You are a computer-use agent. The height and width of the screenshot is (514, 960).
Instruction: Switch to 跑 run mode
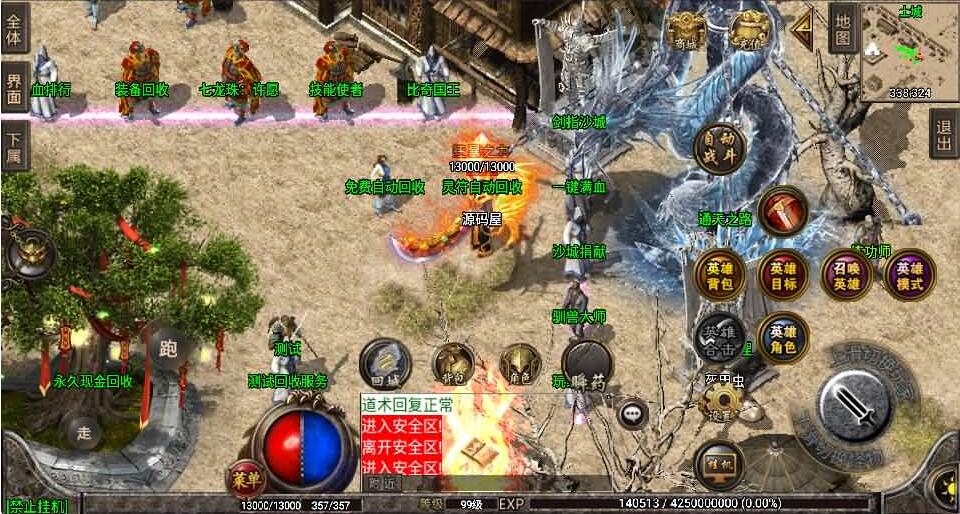coord(169,349)
